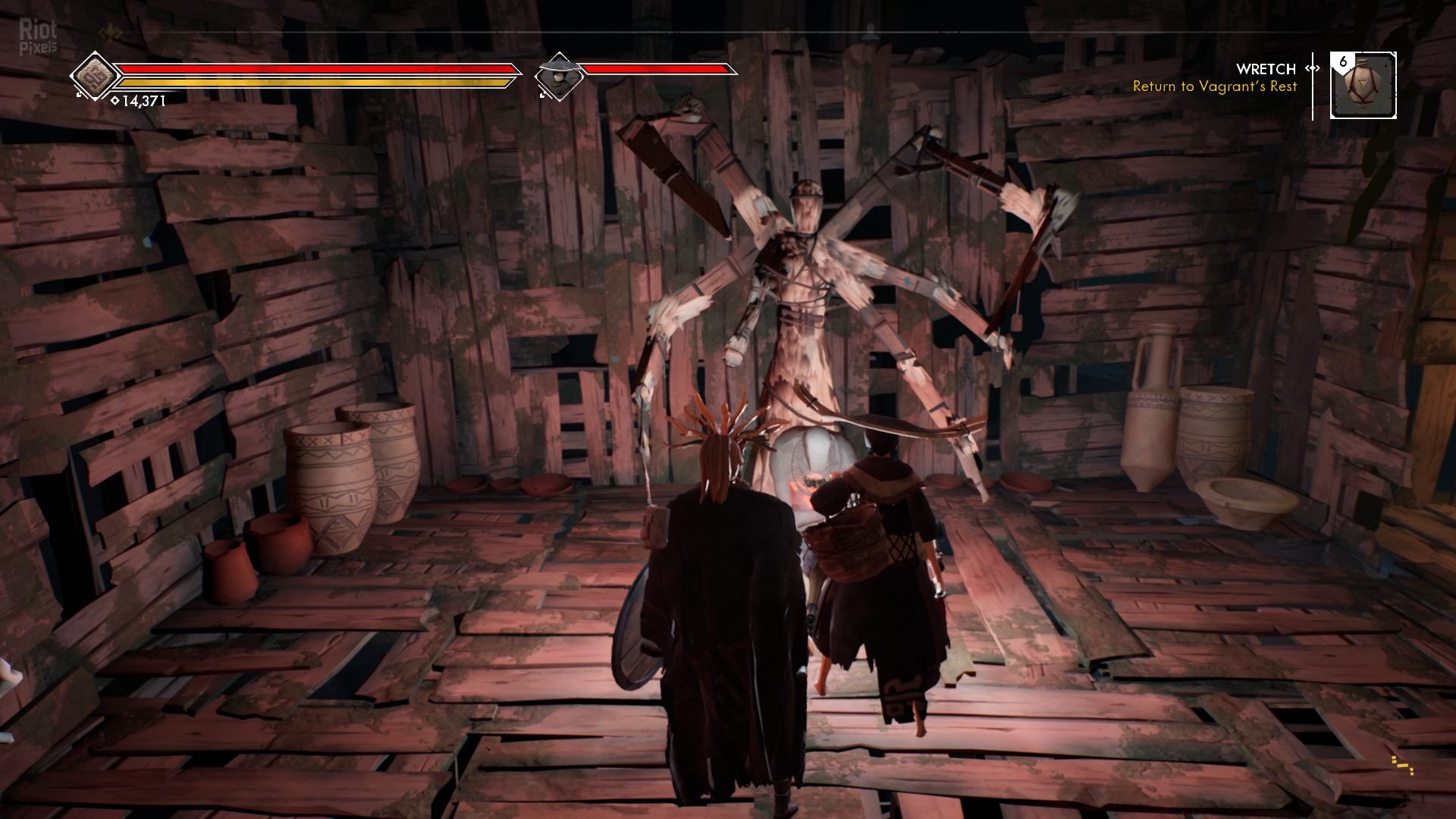Select the crimson gourd item slot
1456x819 pixels.
pos(1363,86)
